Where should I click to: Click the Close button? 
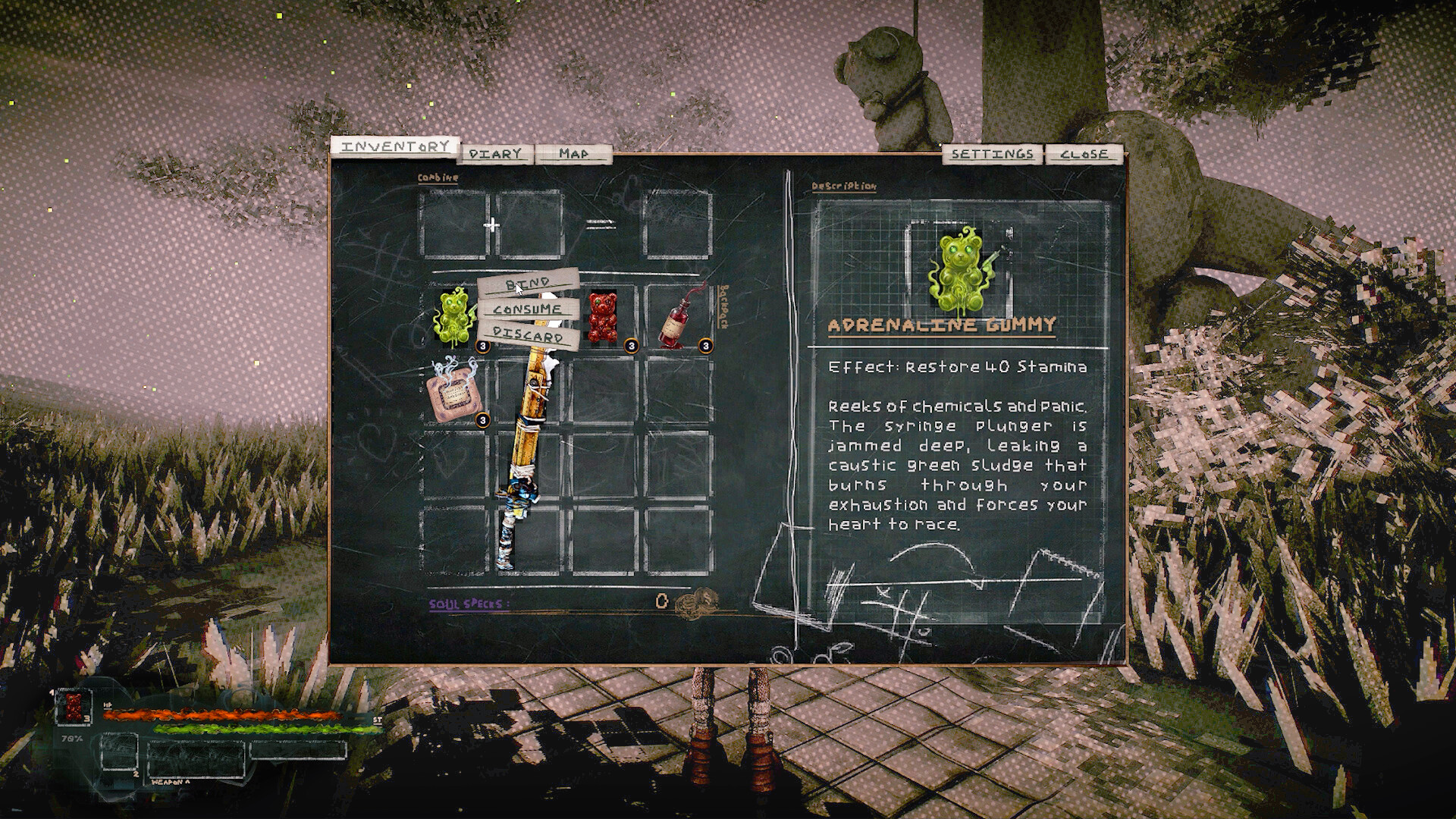click(x=1084, y=152)
